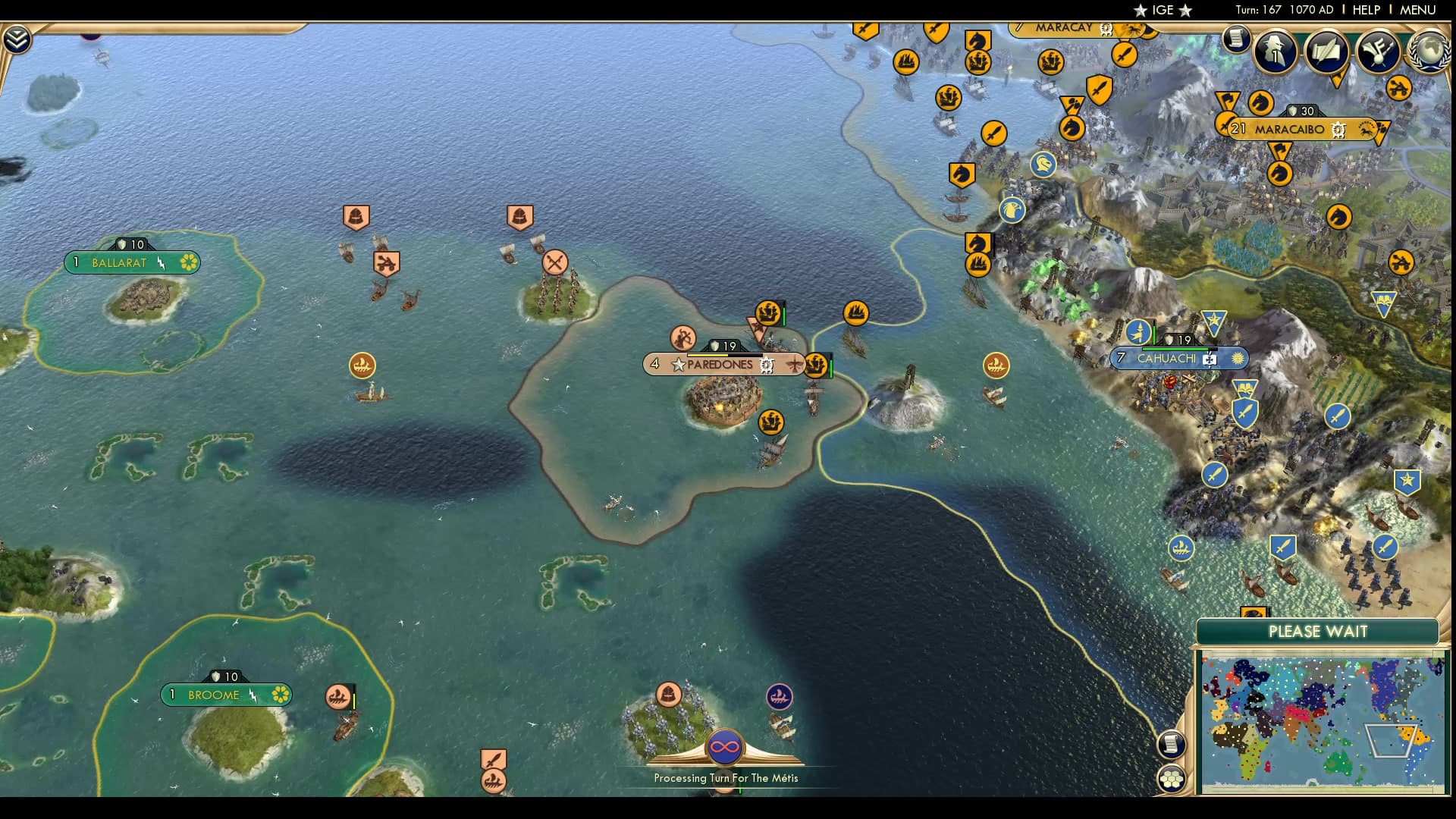The width and height of the screenshot is (1456, 819).
Task: Open the Social Policies scroll-and-quill icon
Action: tap(1326, 50)
